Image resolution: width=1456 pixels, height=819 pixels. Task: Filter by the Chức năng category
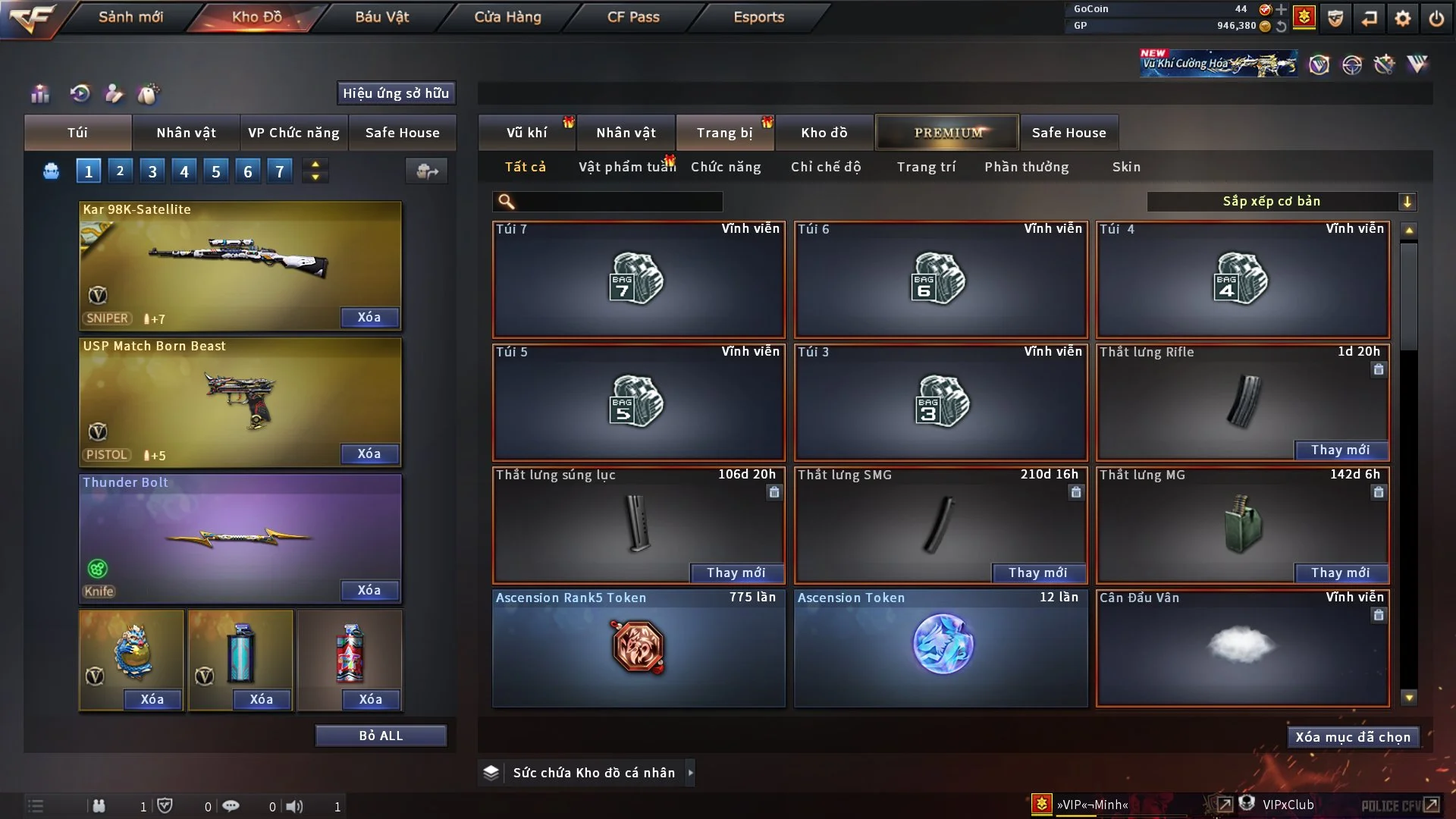tap(726, 167)
